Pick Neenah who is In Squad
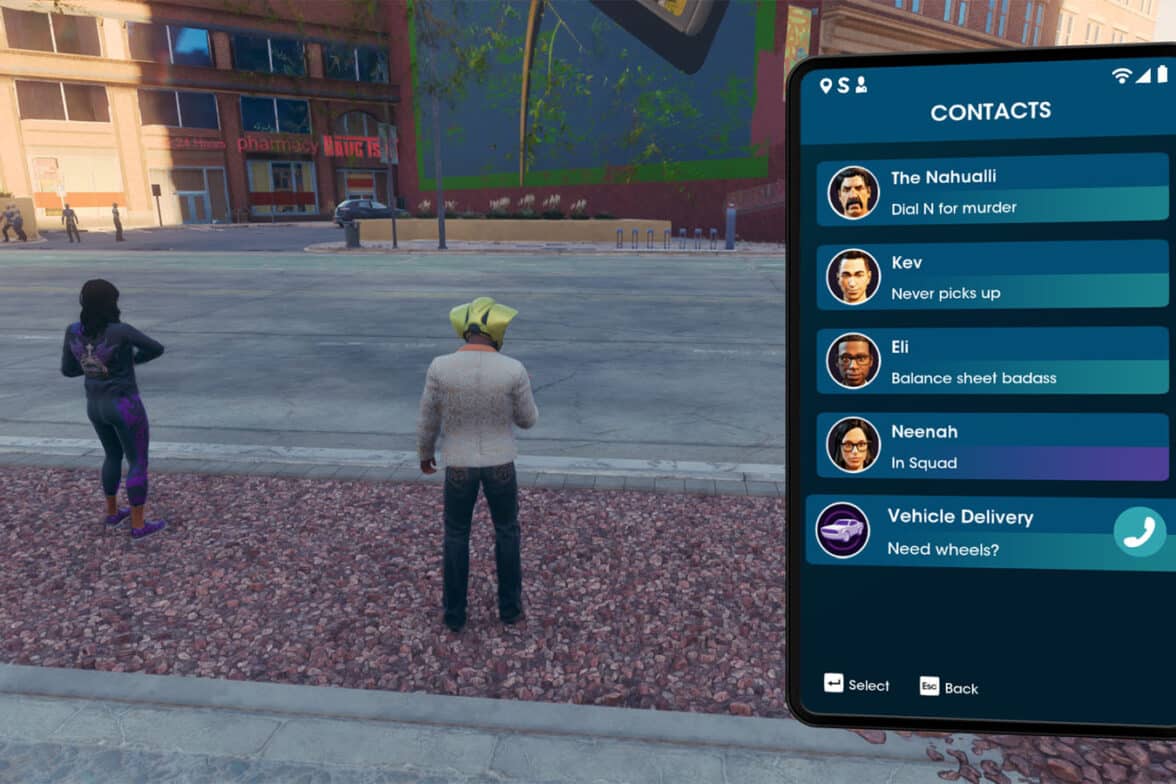This screenshot has width=1176, height=784. 990,446
